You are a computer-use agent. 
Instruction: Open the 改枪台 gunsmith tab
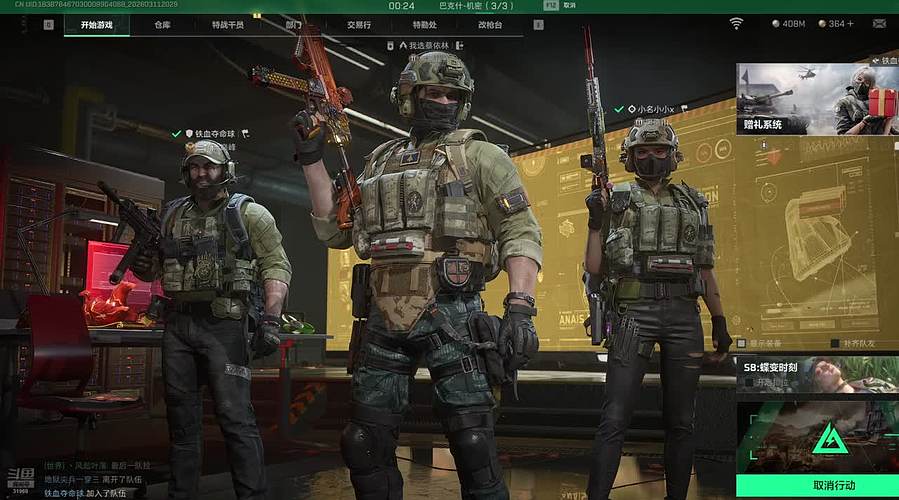490,23
